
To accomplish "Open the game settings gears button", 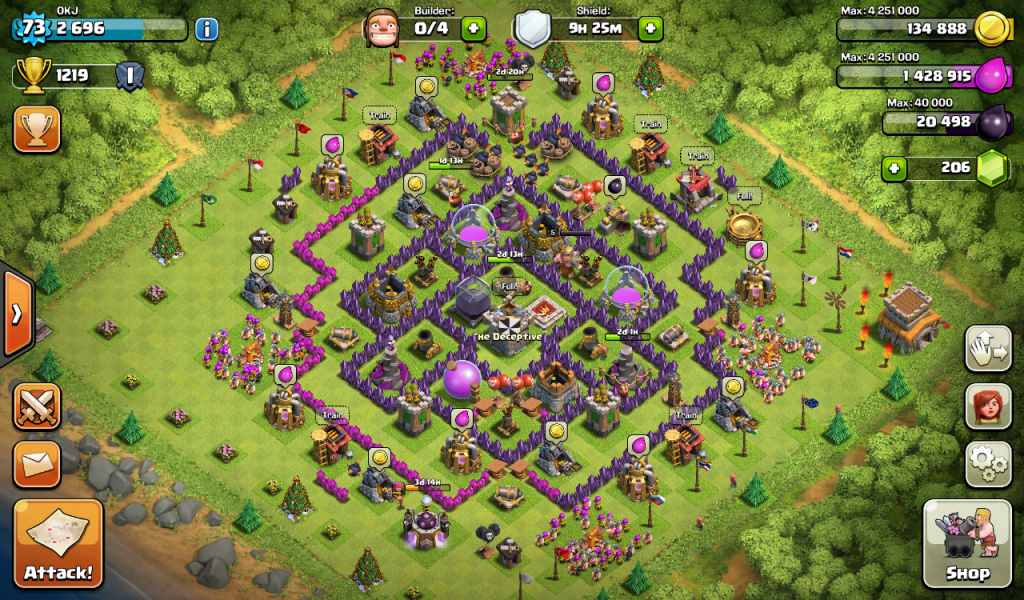I will tap(988, 463).
